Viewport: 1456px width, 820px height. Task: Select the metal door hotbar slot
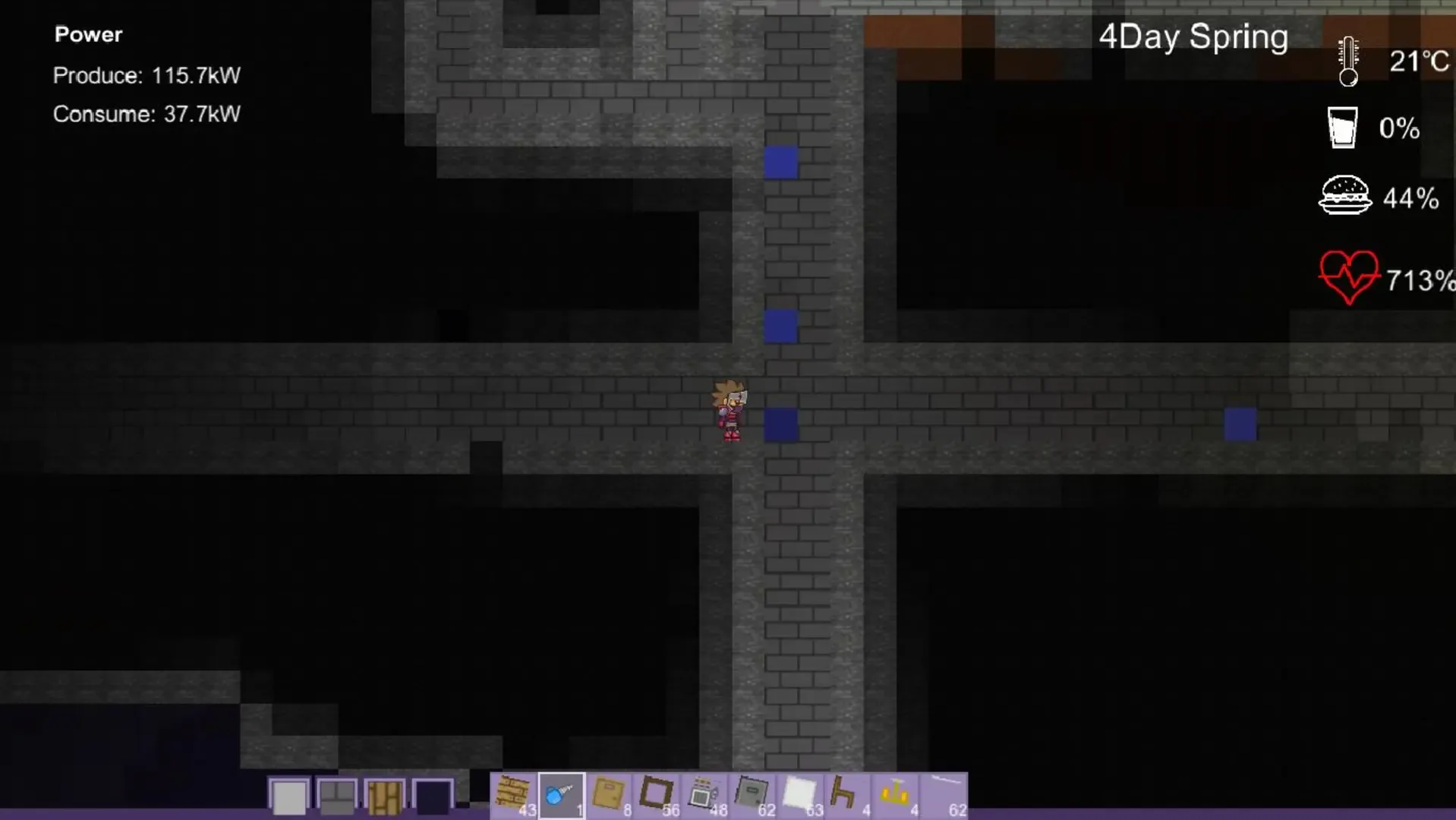(752, 793)
